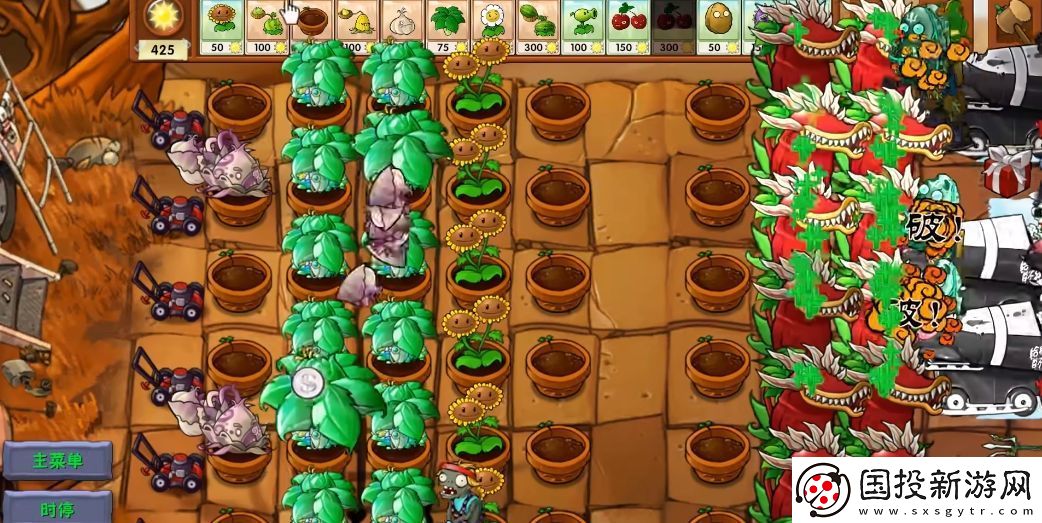Choose the Garlic seed packet
The image size is (1042, 523).
pos(402,27)
